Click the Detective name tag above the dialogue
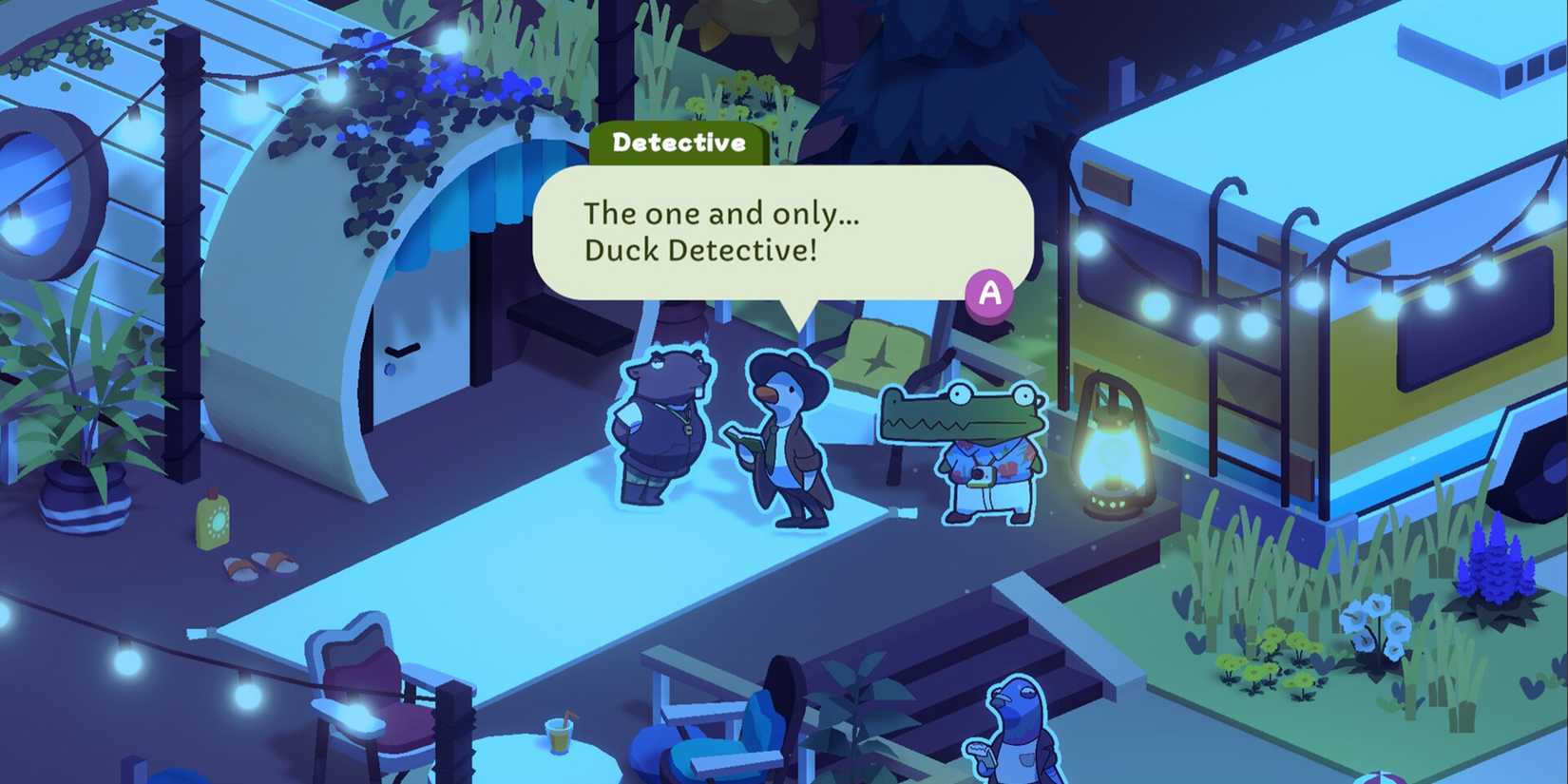This screenshot has height=784, width=1568. 679,143
